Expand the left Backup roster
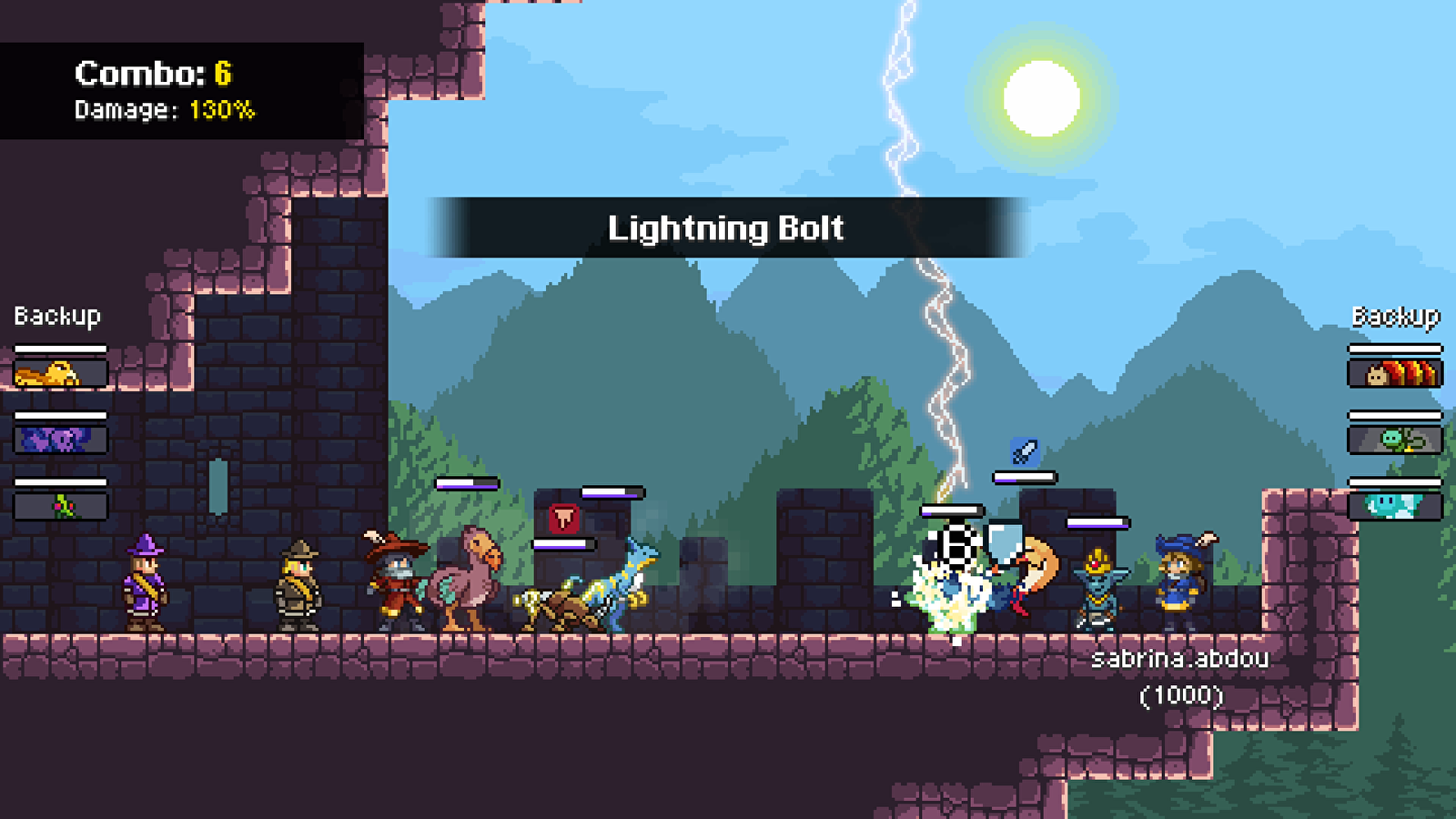 pyautogui.click(x=56, y=317)
